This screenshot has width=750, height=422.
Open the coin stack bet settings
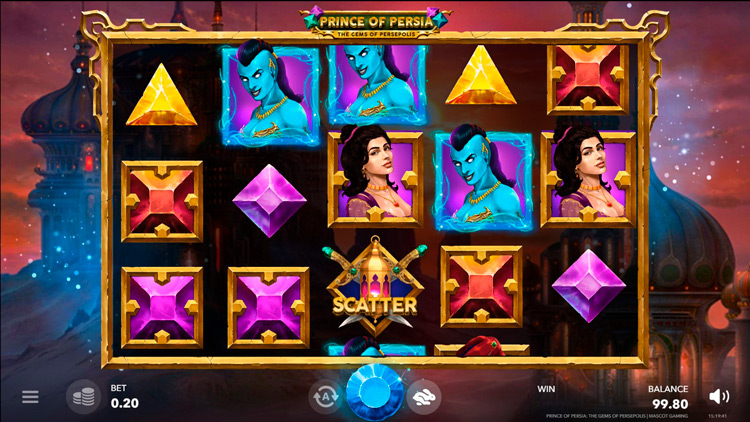coord(84,396)
